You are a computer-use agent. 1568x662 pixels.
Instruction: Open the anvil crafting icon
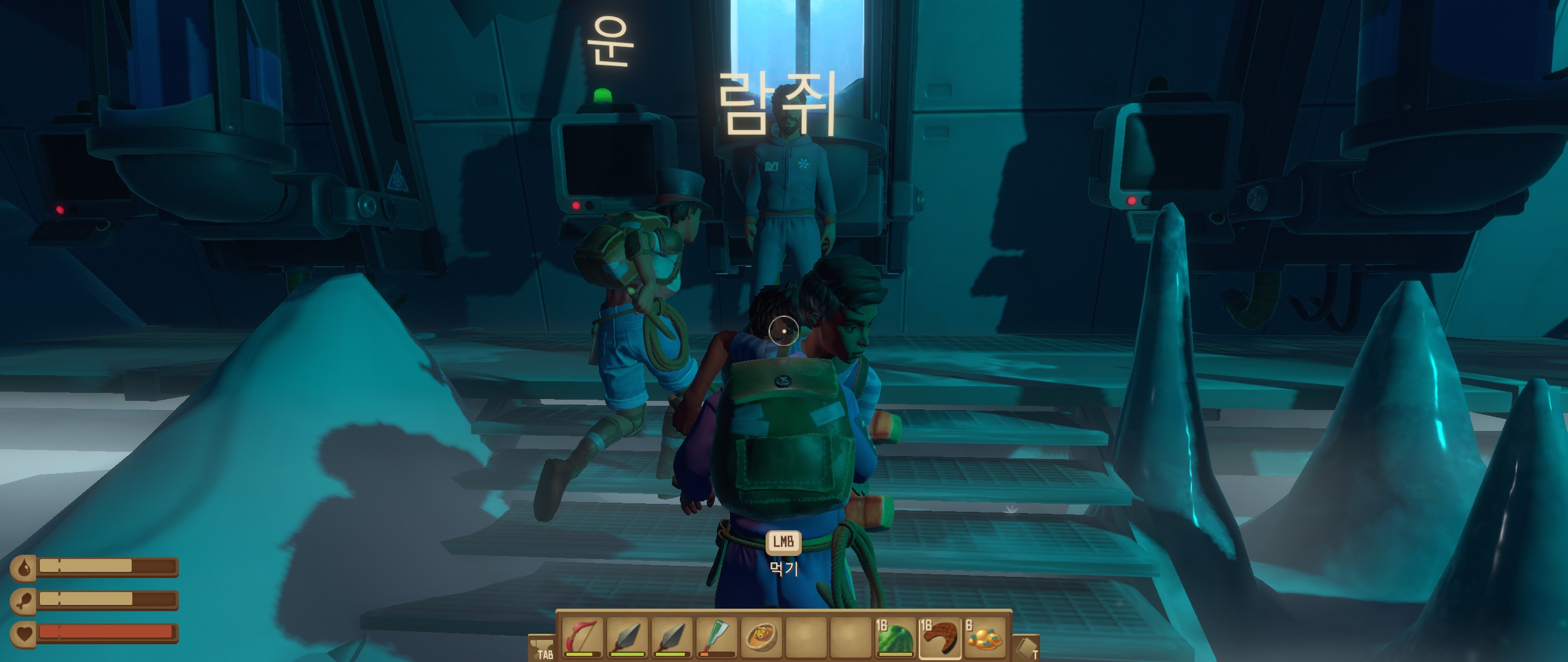tap(540, 647)
